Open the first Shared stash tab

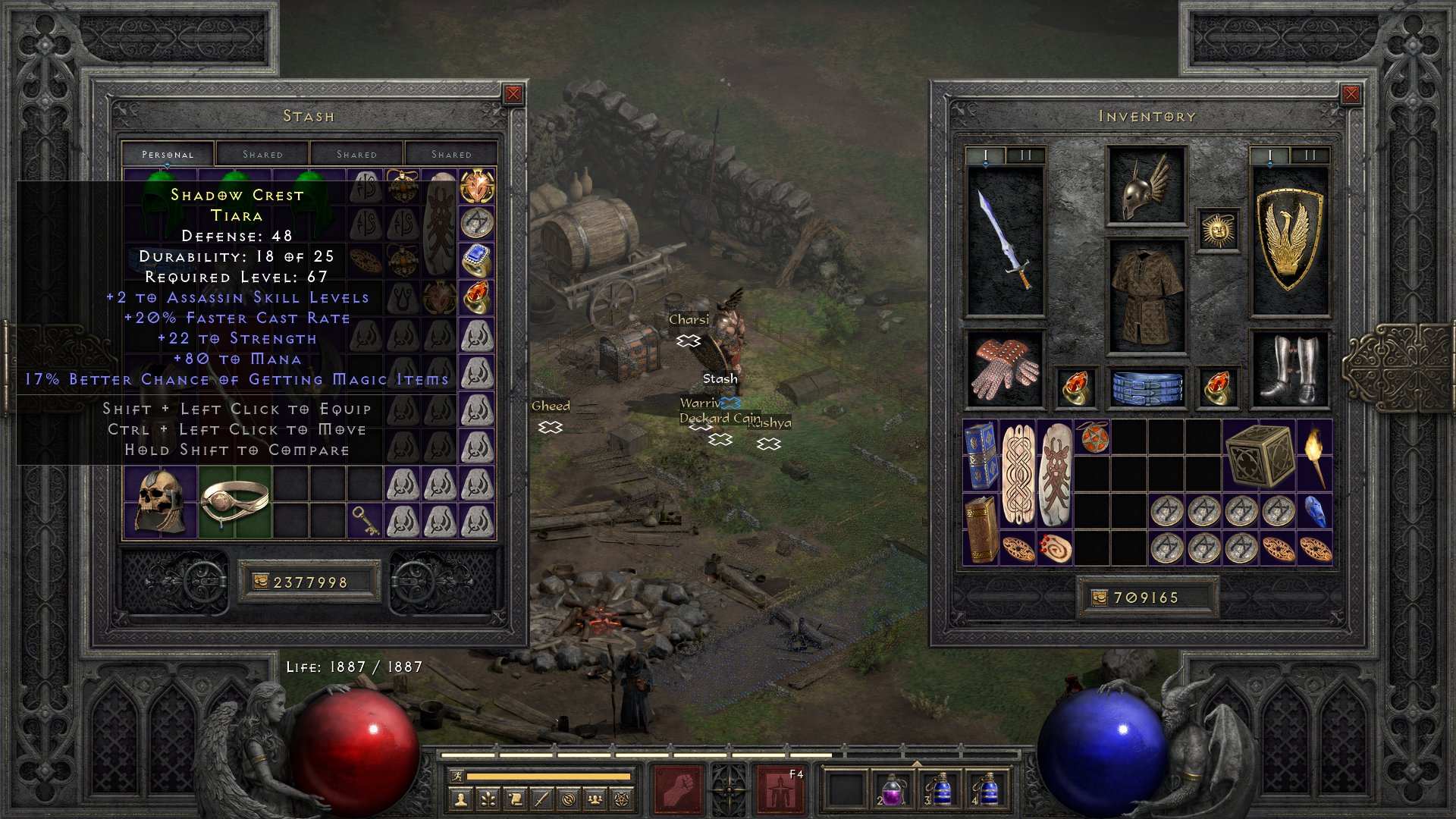click(262, 153)
